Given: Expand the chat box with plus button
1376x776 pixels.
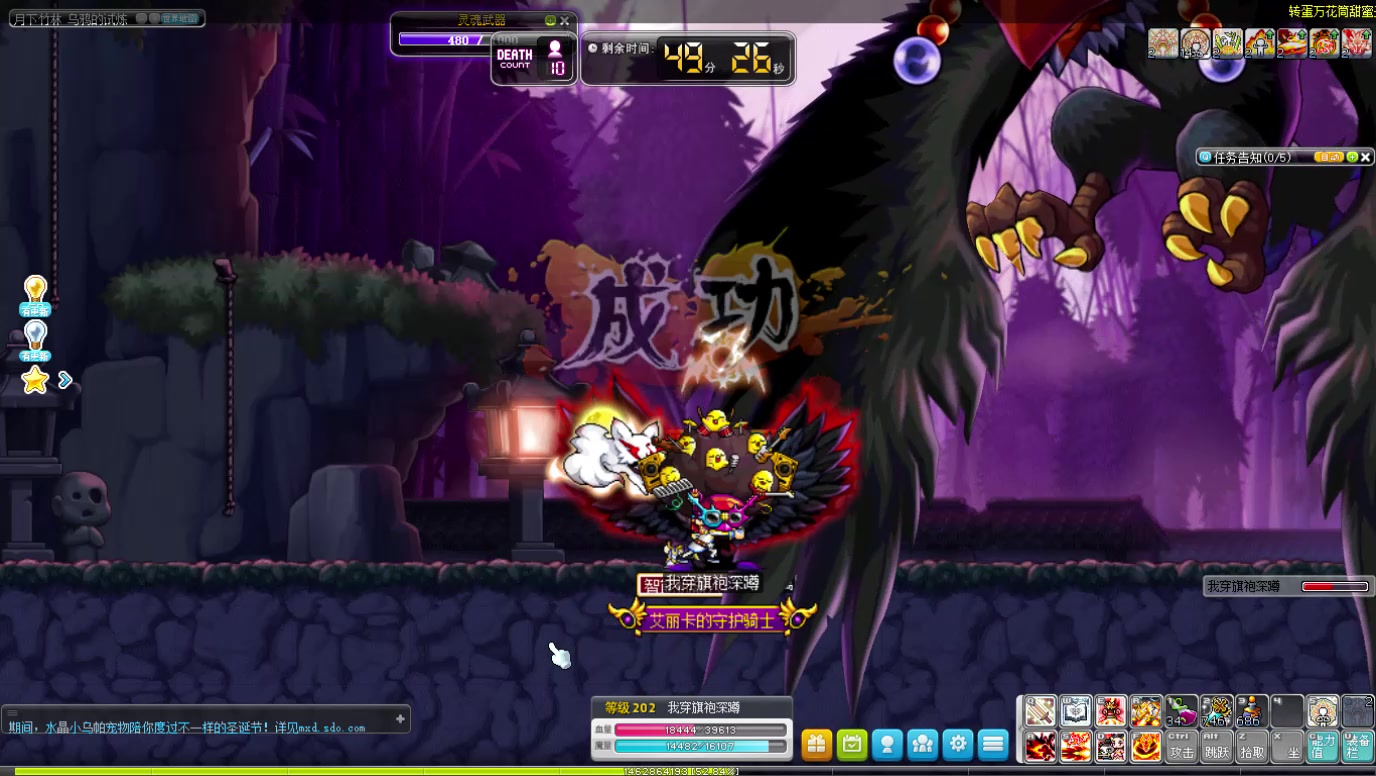Looking at the screenshot, I should 400,718.
